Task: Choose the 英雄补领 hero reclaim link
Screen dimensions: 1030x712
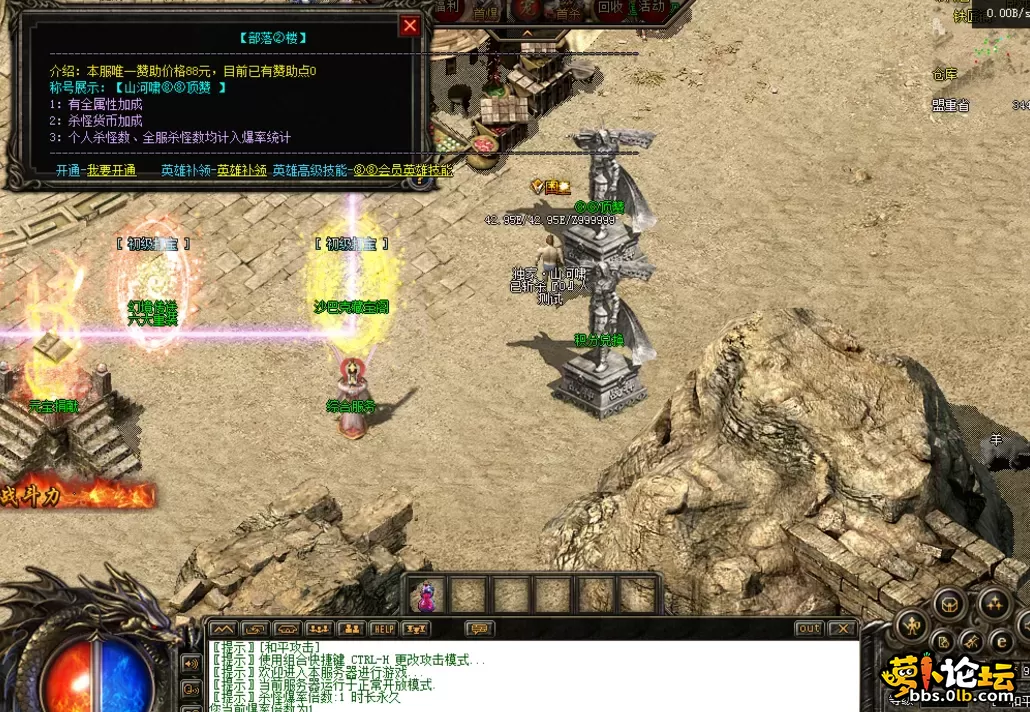Action: click(x=242, y=171)
